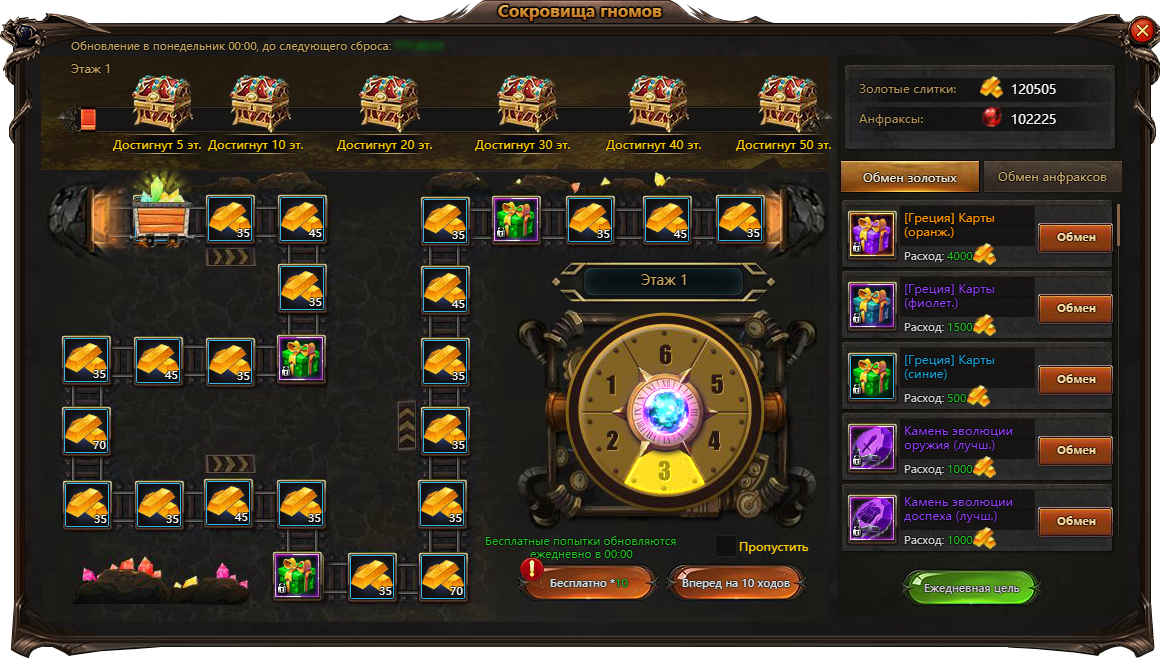This screenshot has width=1160, height=659.
Task: Select the chest for reaching floor 50
Action: pyautogui.click(x=786, y=103)
